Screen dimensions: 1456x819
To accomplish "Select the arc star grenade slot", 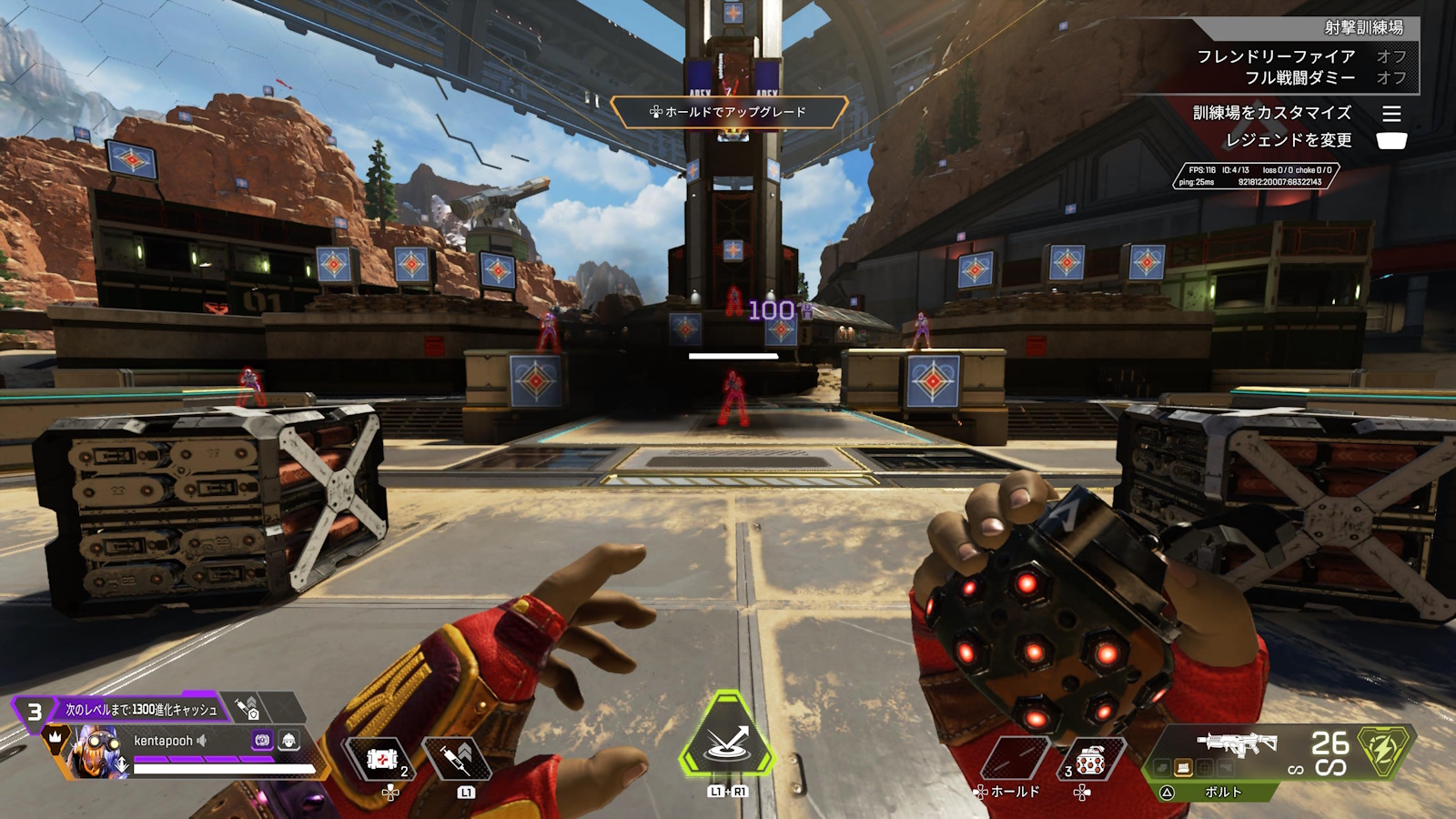I will [x=1089, y=760].
